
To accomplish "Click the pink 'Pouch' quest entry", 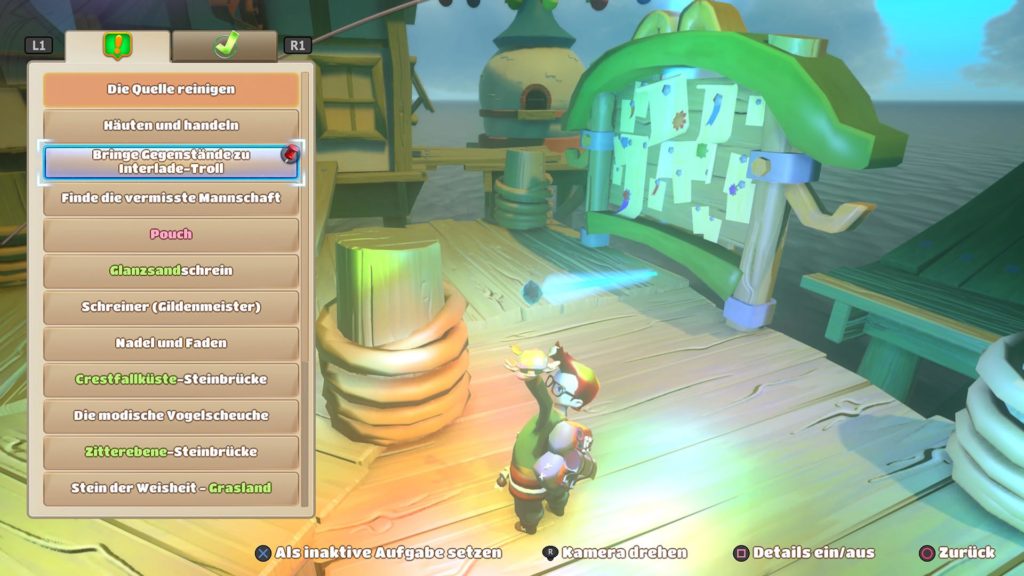I will click(x=171, y=234).
